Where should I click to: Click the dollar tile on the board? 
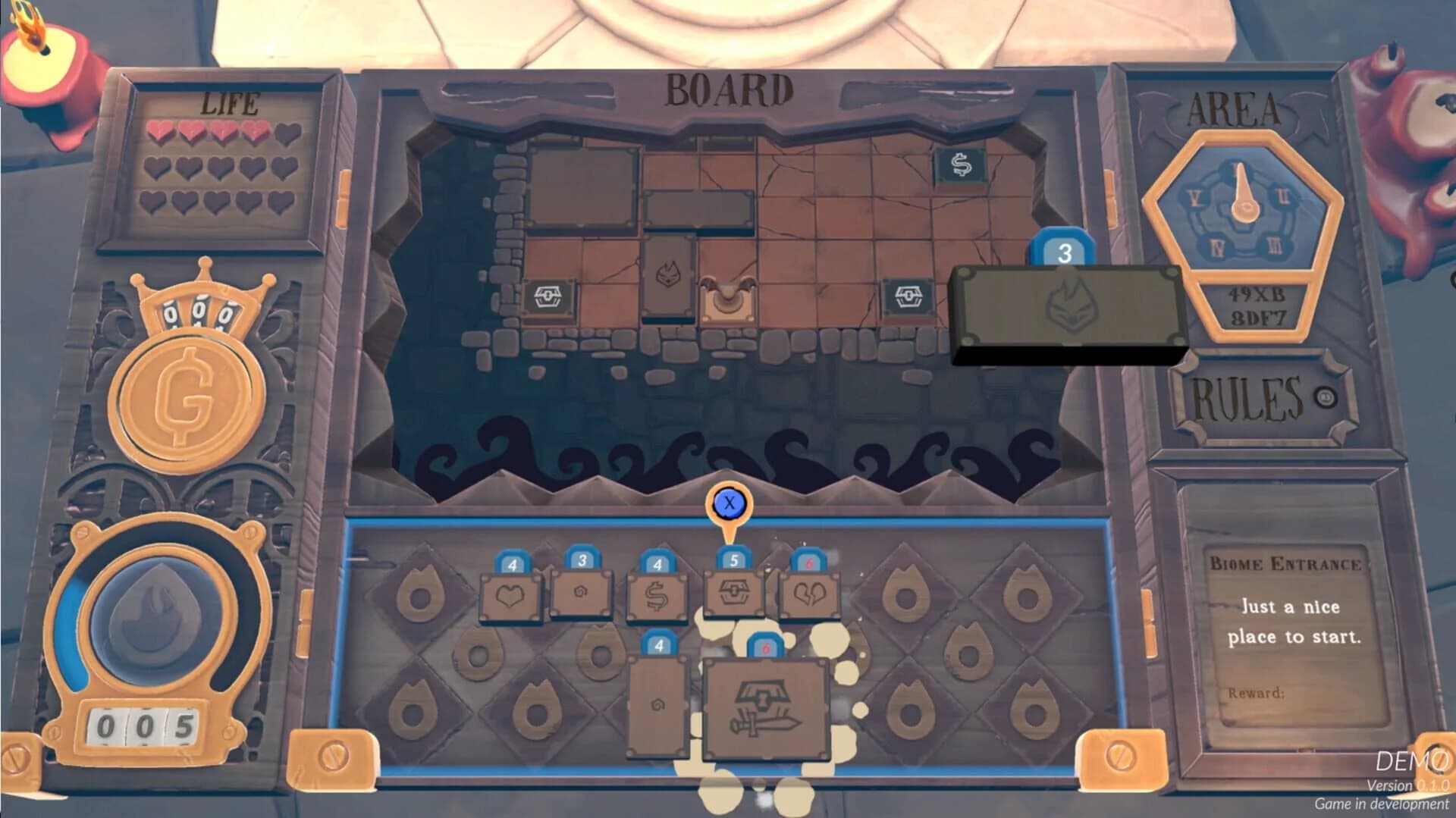point(959,164)
